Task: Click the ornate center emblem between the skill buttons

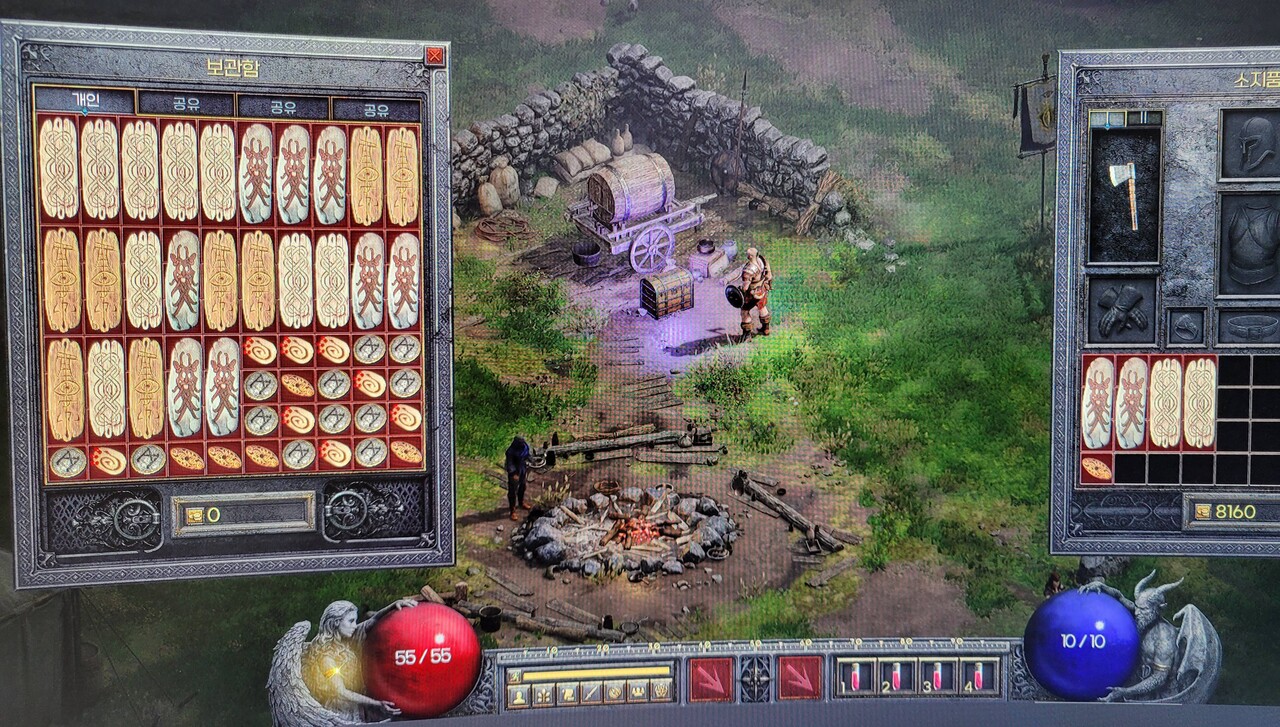Action: (x=755, y=679)
